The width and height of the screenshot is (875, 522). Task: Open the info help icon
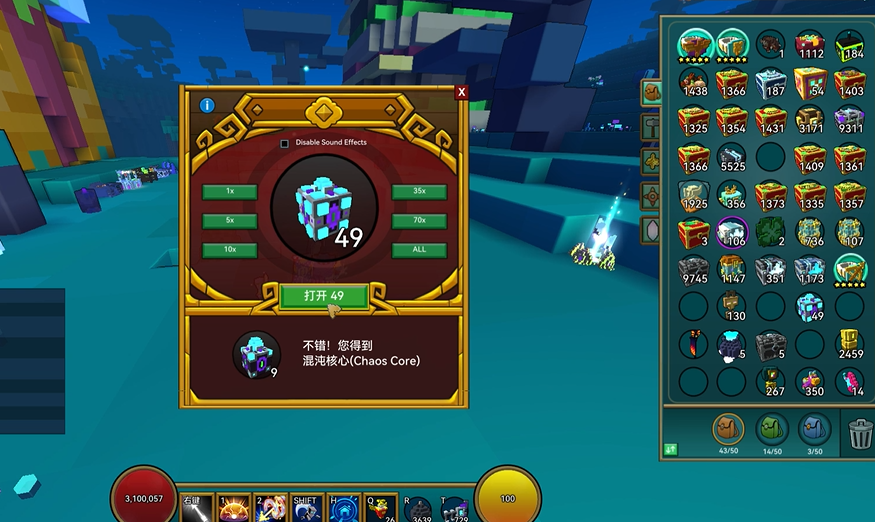[207, 105]
